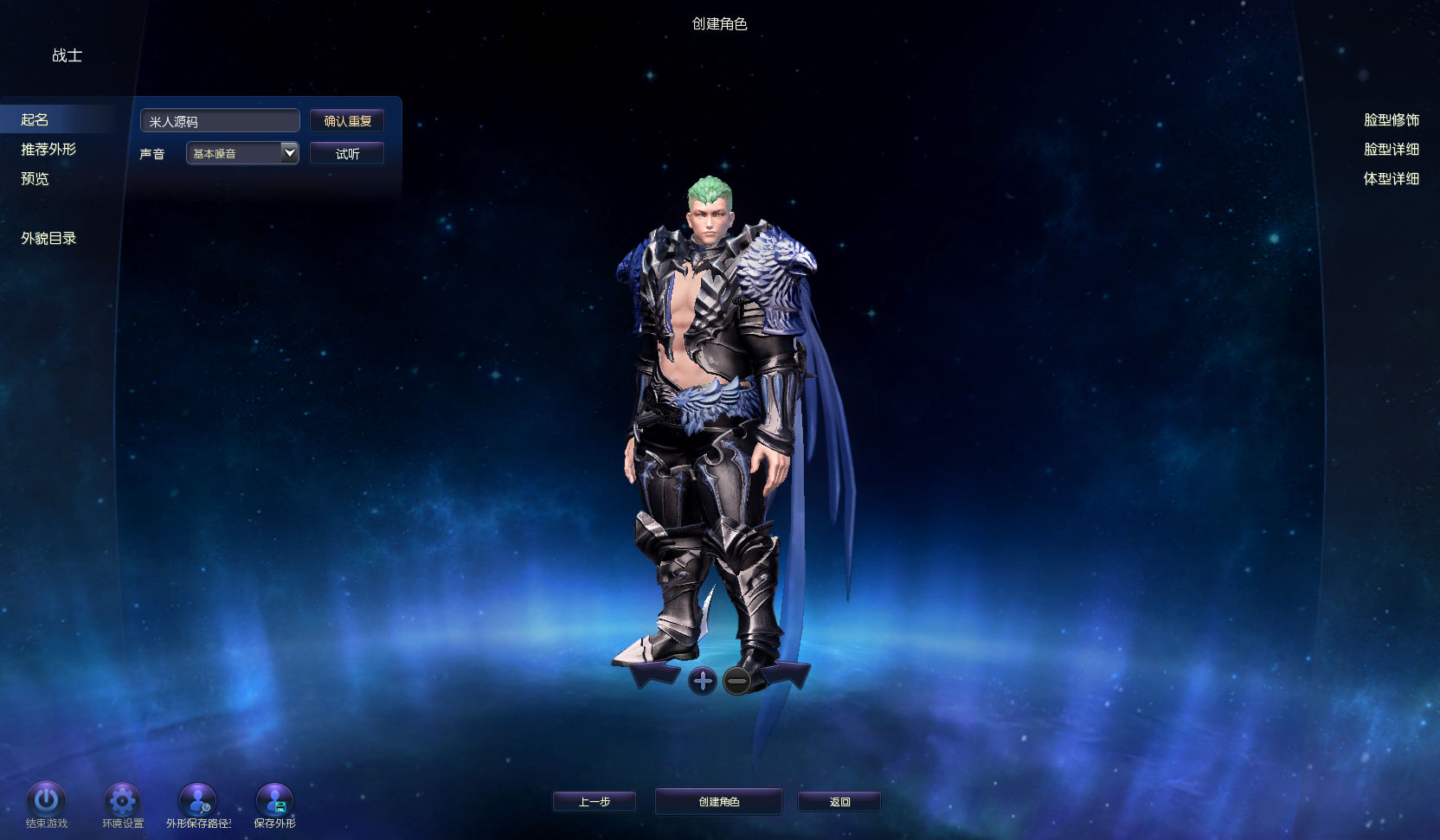Viewport: 1440px width, 840px height.
Task: Choose the 预览 preview option
Action: click(35, 178)
